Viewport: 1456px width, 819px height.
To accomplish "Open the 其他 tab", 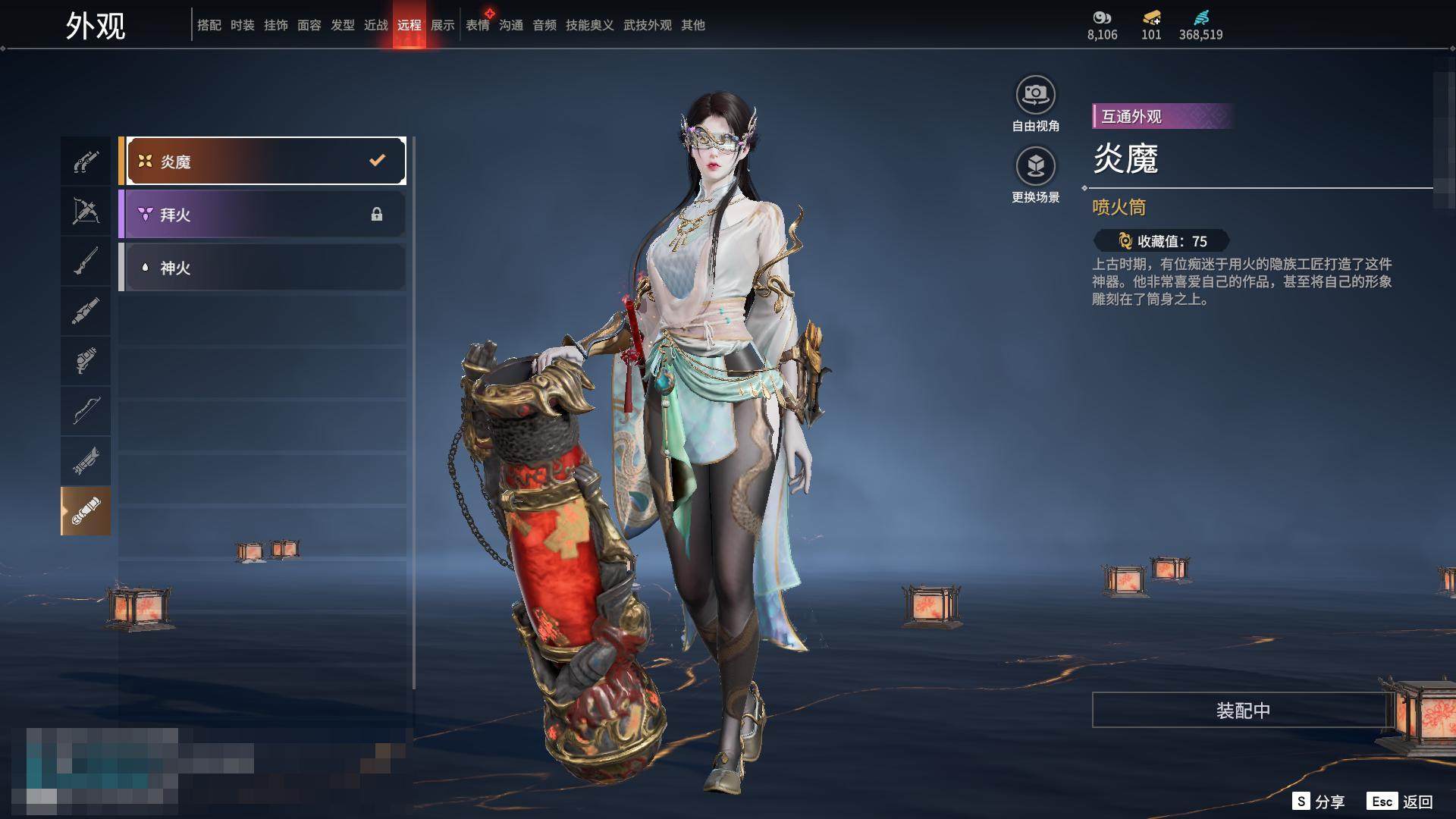I will [693, 25].
